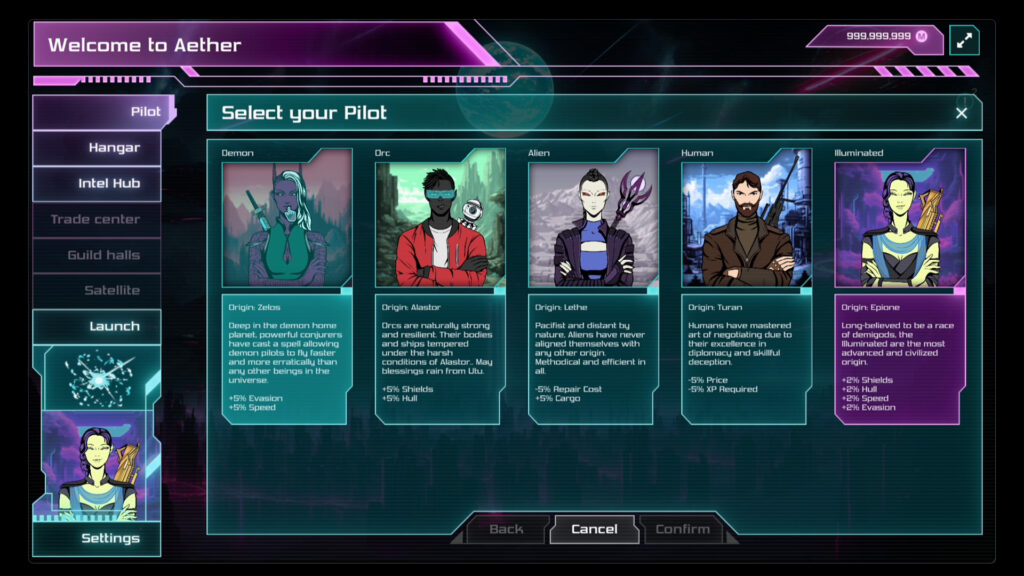
Task: Toggle fullscreen with the arrows icon
Action: pyautogui.click(x=964, y=40)
